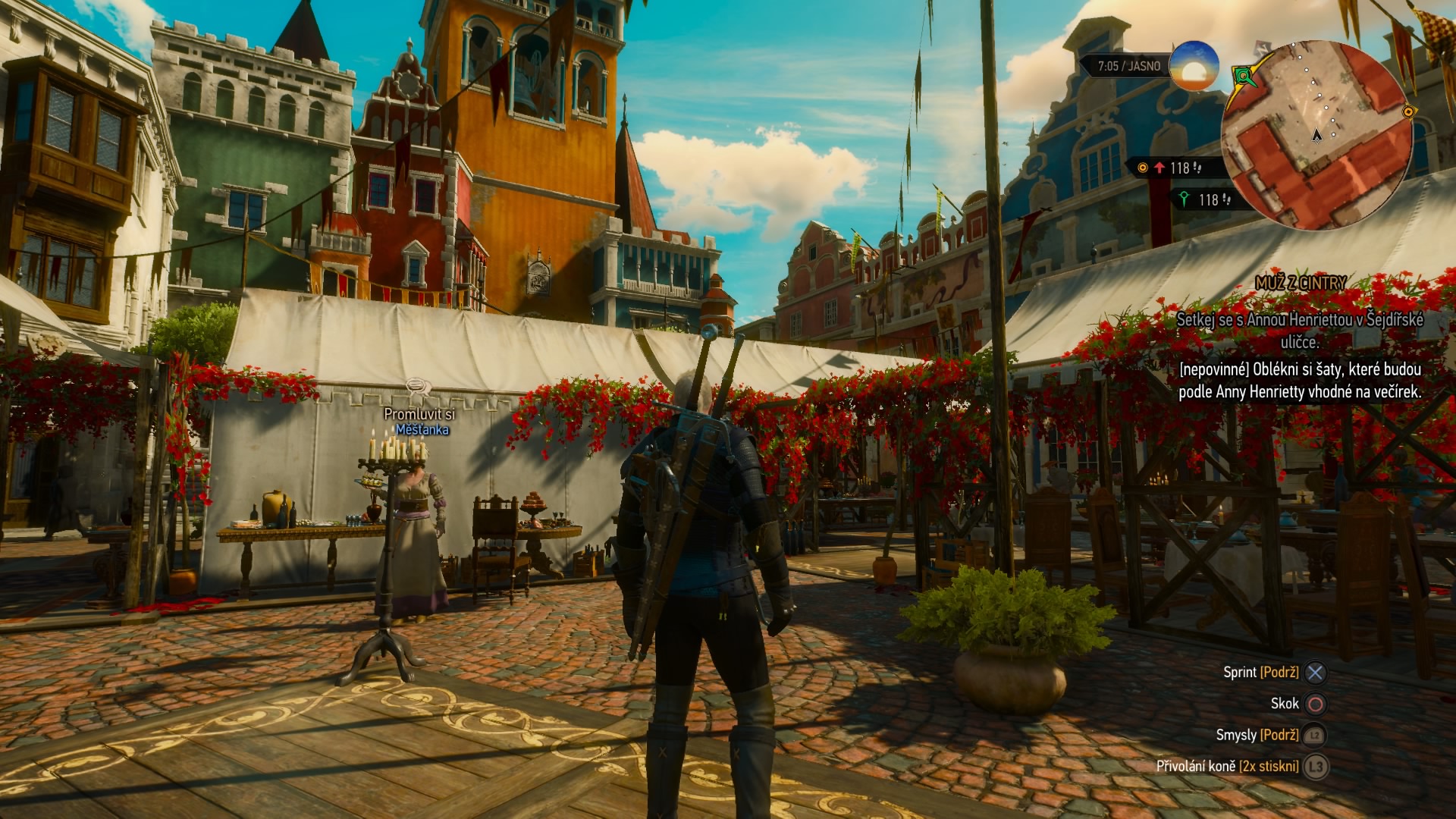Click the green marker on minimap's left edge

tap(1242, 76)
